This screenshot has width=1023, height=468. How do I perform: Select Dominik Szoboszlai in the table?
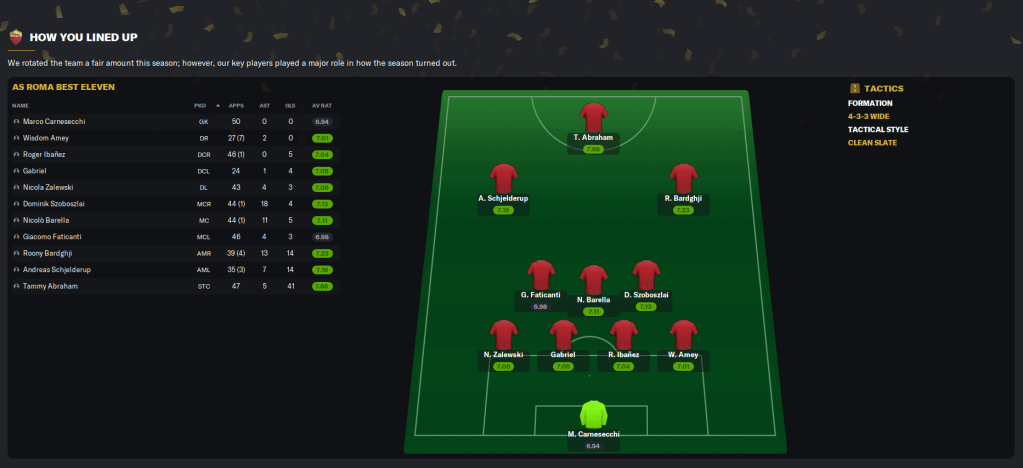54,203
